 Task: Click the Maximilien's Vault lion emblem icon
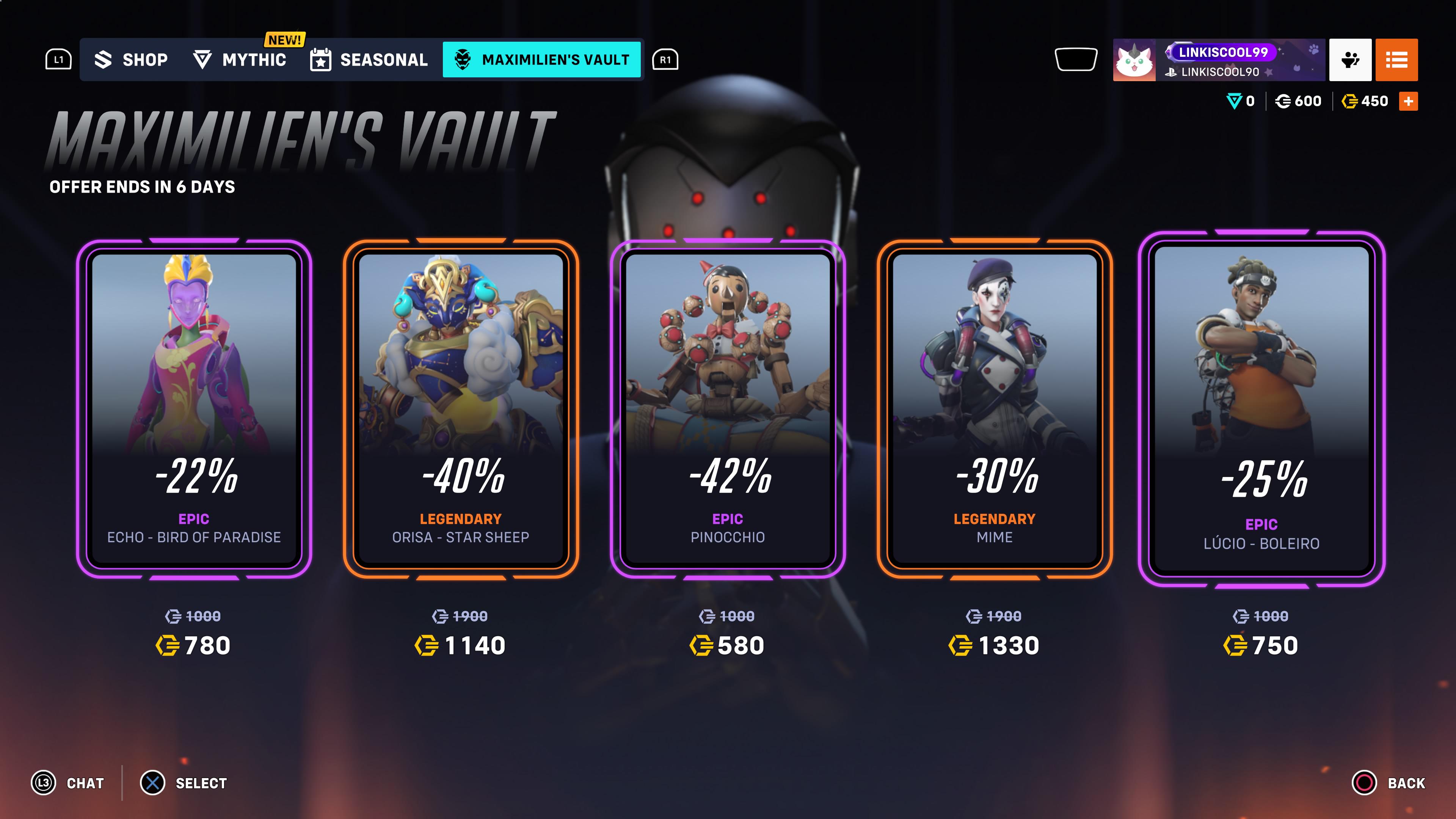click(462, 60)
